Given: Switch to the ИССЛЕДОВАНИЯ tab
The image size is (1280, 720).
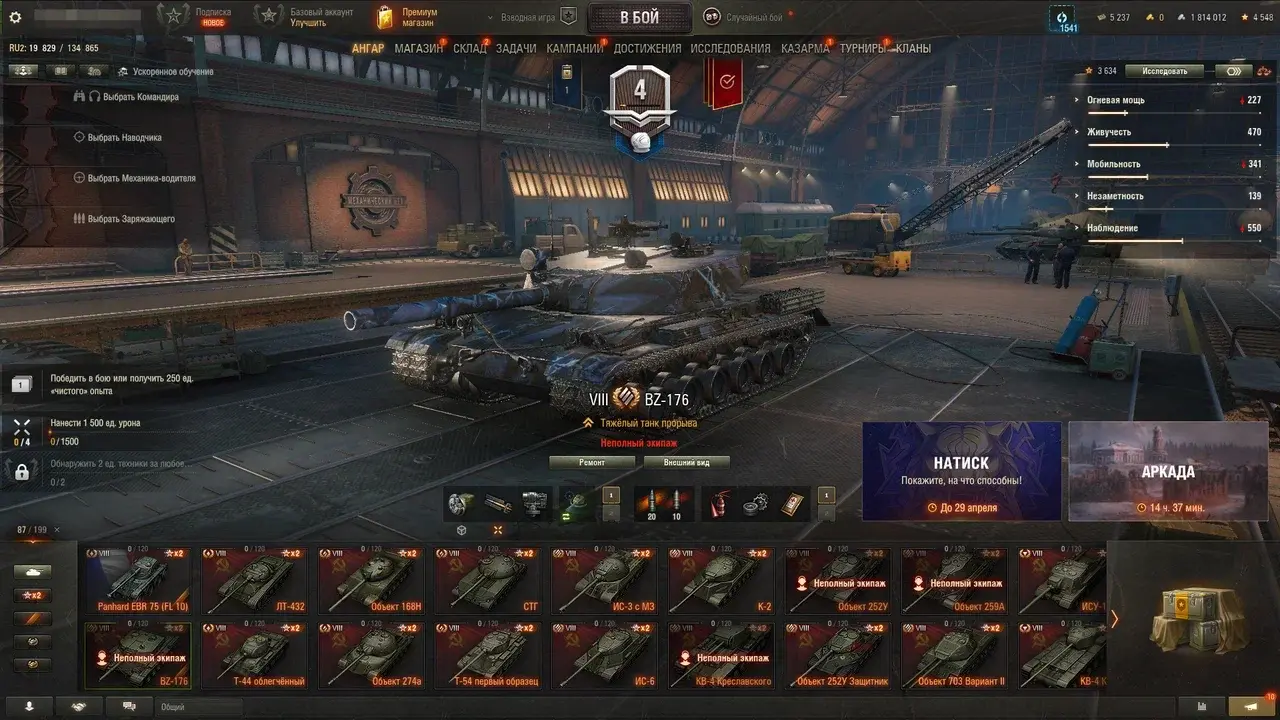Looking at the screenshot, I should tap(730, 48).
